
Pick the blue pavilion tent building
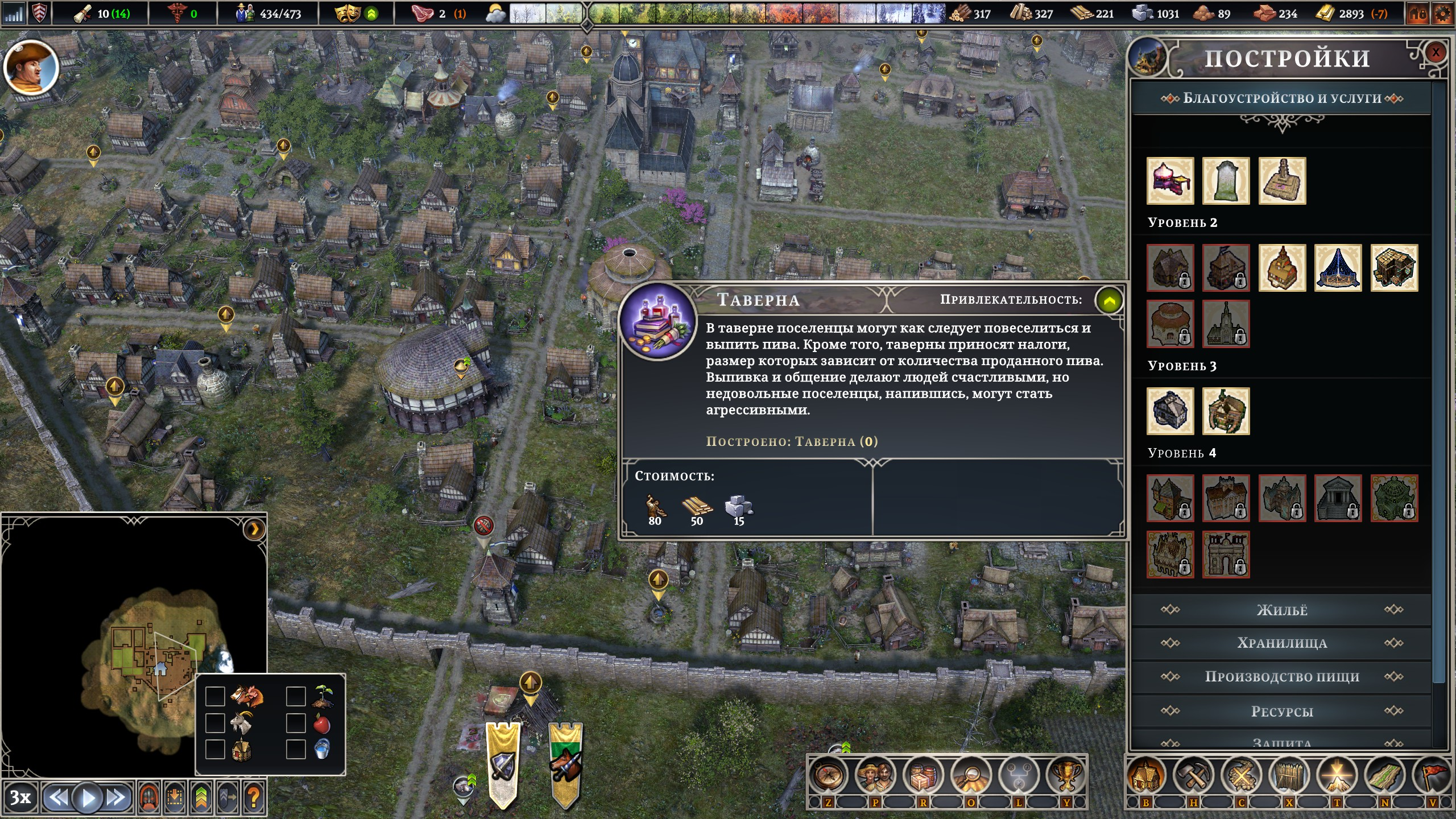[x=1338, y=268]
